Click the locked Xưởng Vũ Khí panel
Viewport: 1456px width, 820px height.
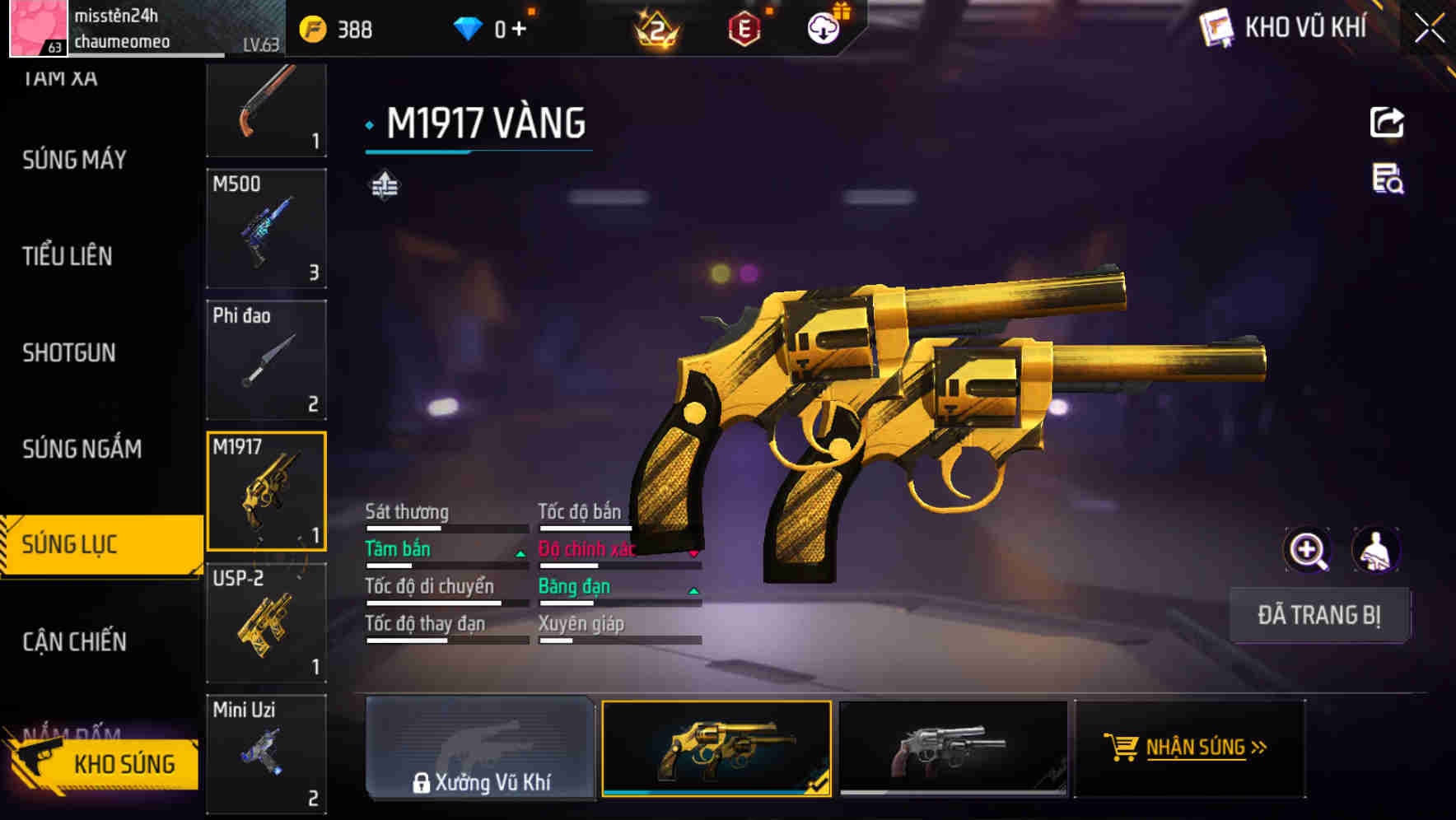click(482, 749)
